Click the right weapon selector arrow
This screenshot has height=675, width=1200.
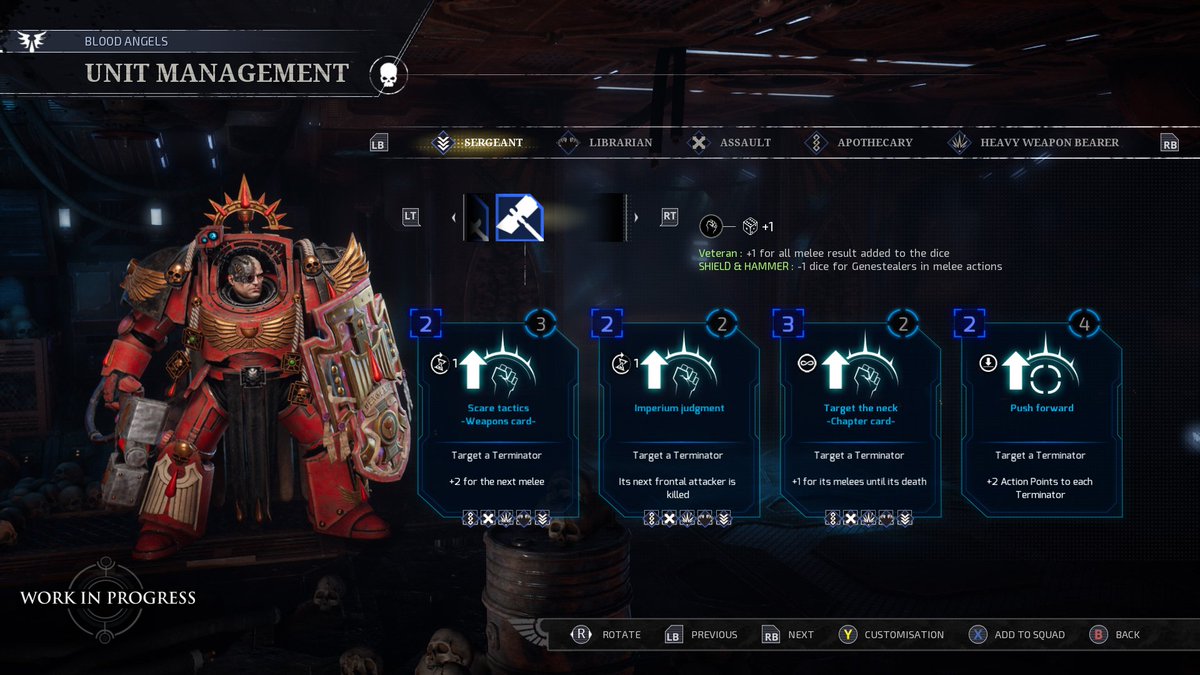[x=636, y=217]
